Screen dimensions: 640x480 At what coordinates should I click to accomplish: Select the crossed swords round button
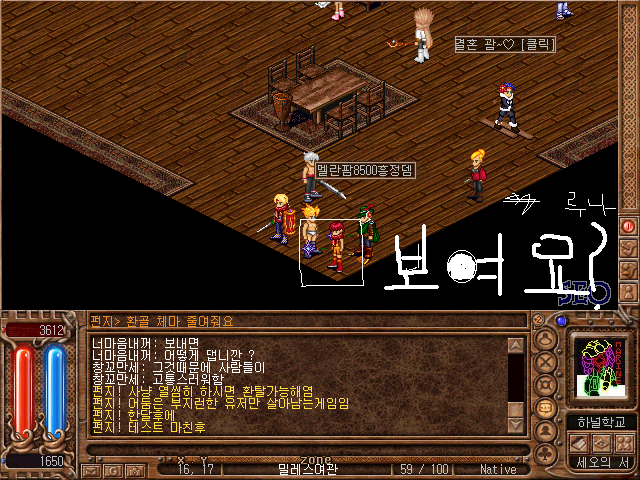click(546, 363)
